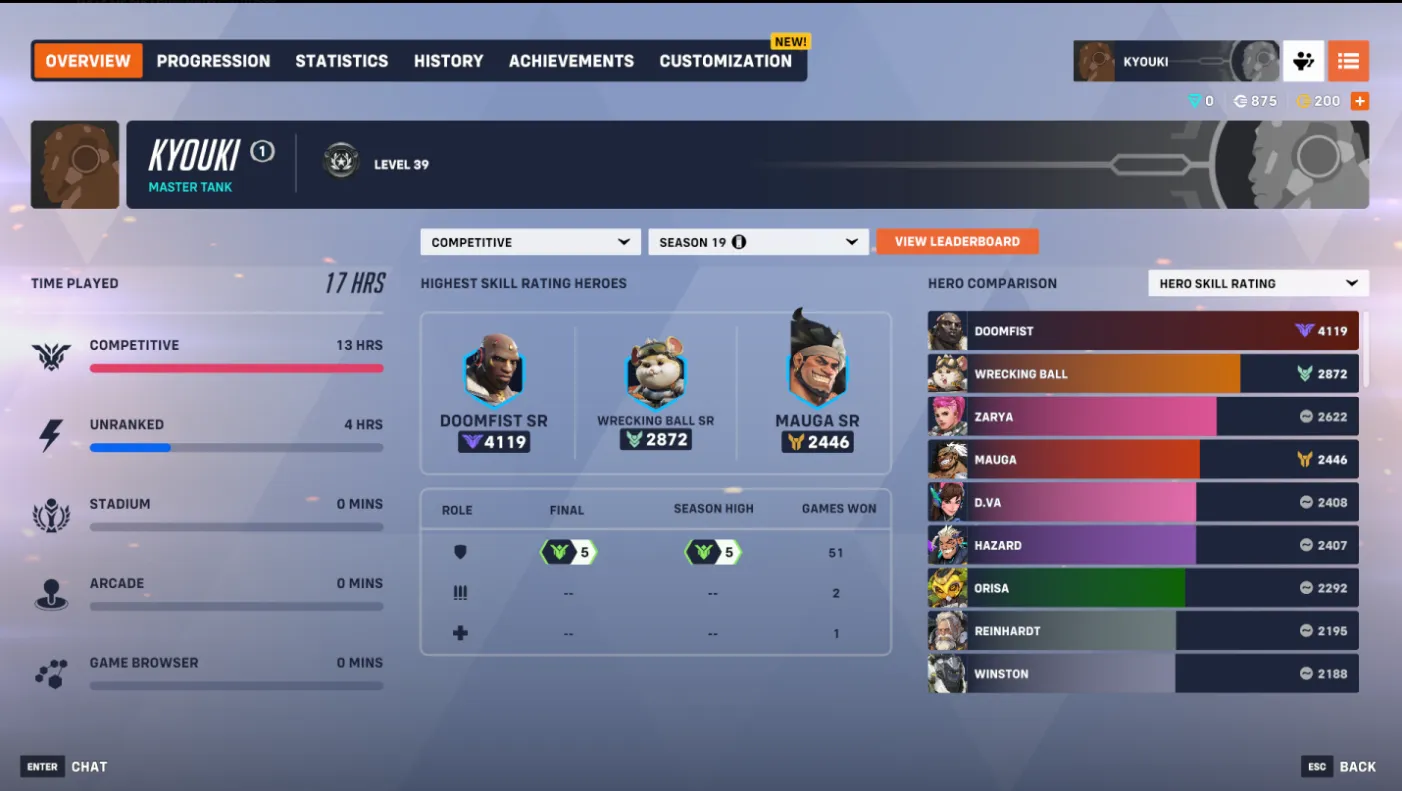The height and width of the screenshot is (791, 1402).
Task: Open the social groups icon near player name
Action: [x=1303, y=61]
